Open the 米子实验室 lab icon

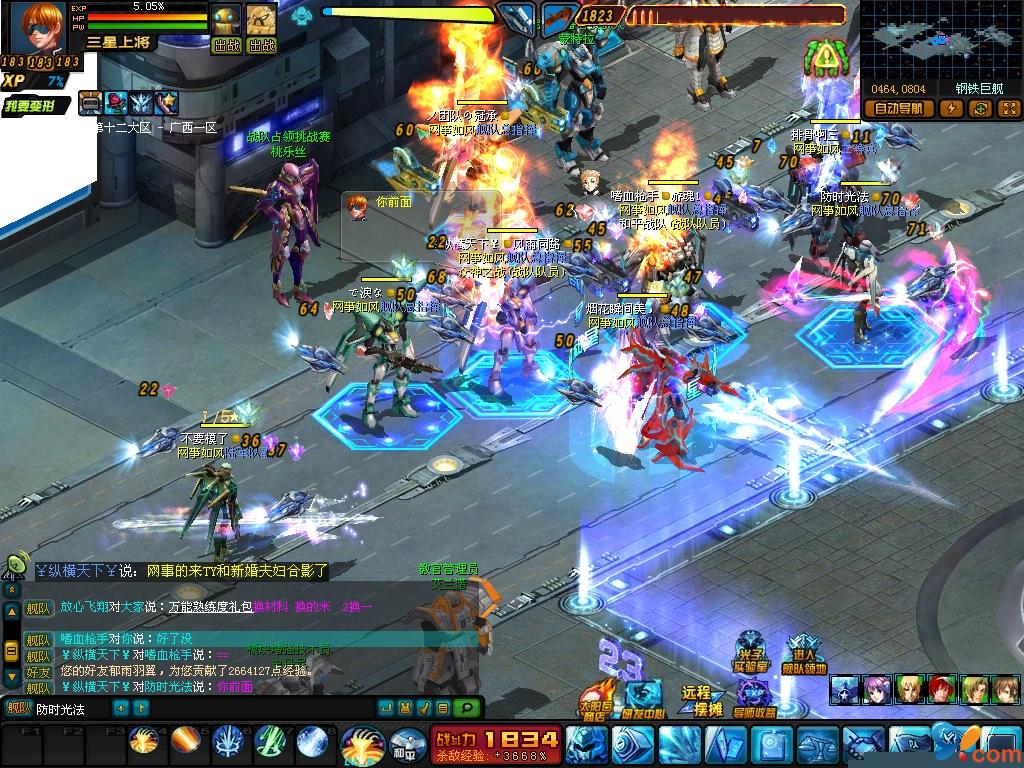(751, 652)
